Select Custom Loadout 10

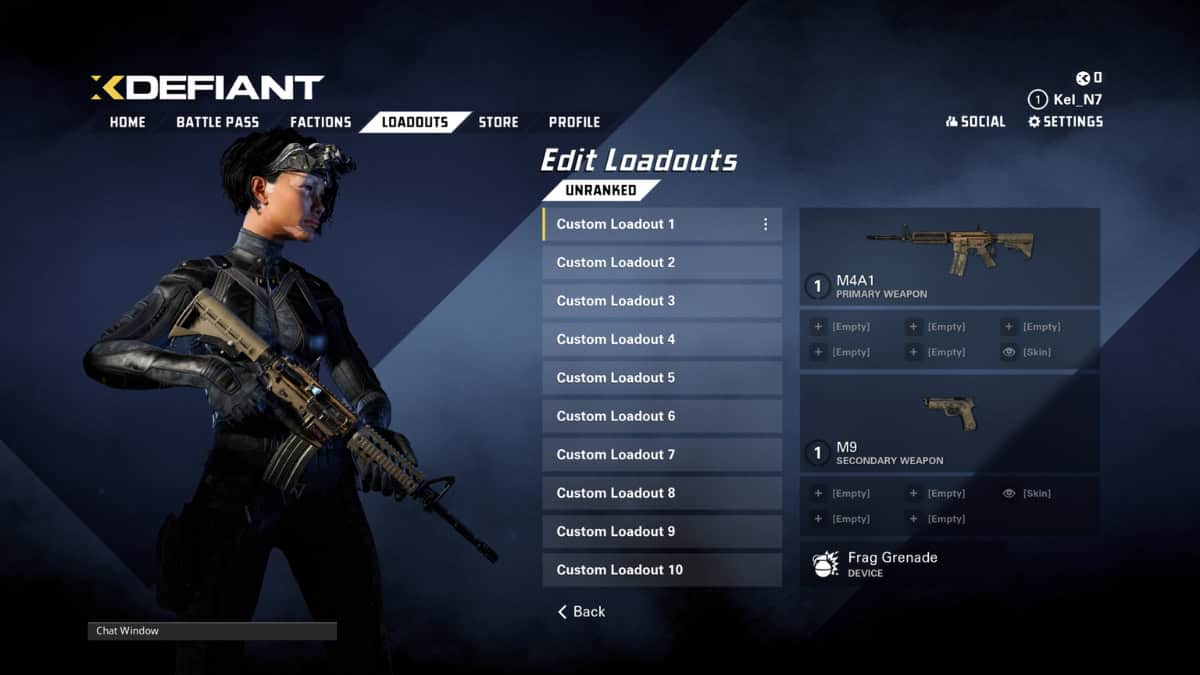pos(661,570)
